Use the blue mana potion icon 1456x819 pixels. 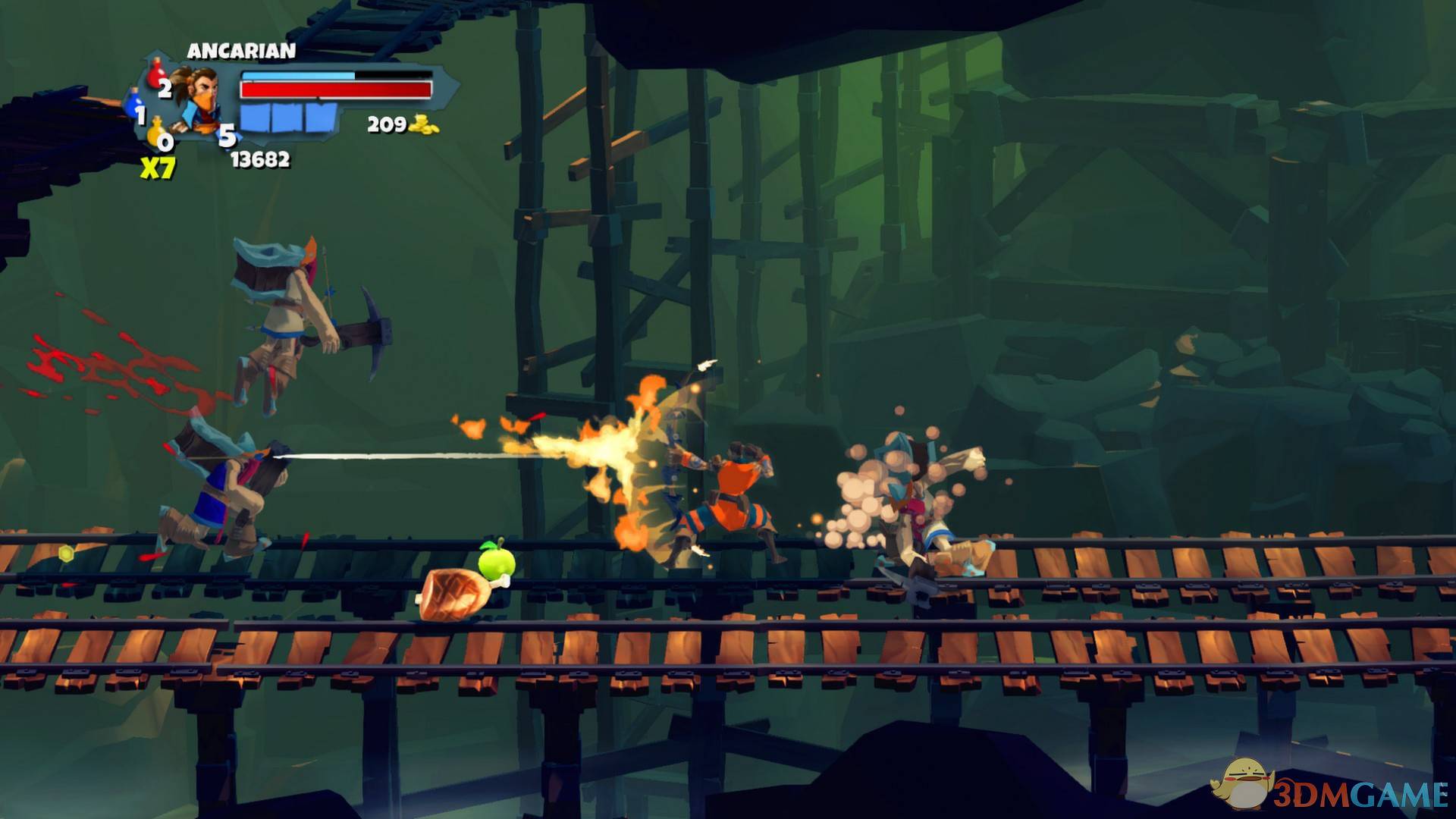[133, 102]
